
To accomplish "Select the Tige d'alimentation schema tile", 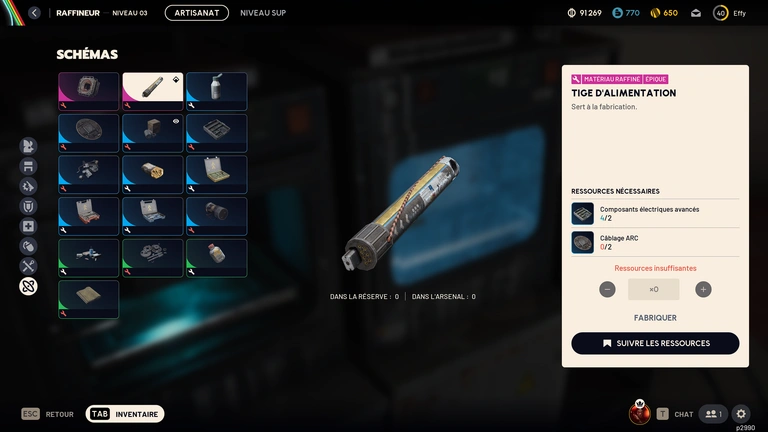I will 152,90.
